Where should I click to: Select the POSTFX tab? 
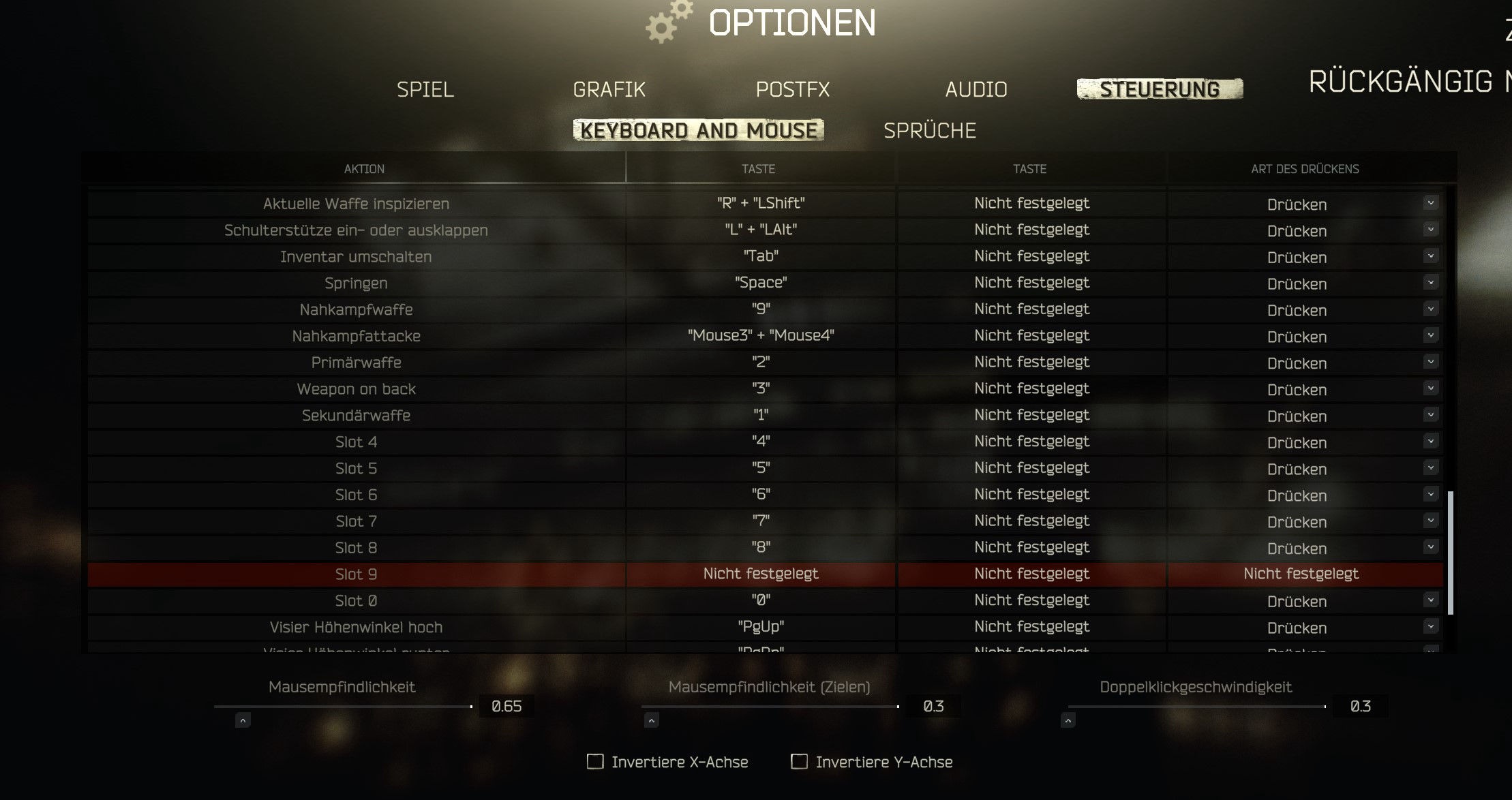pyautogui.click(x=792, y=89)
